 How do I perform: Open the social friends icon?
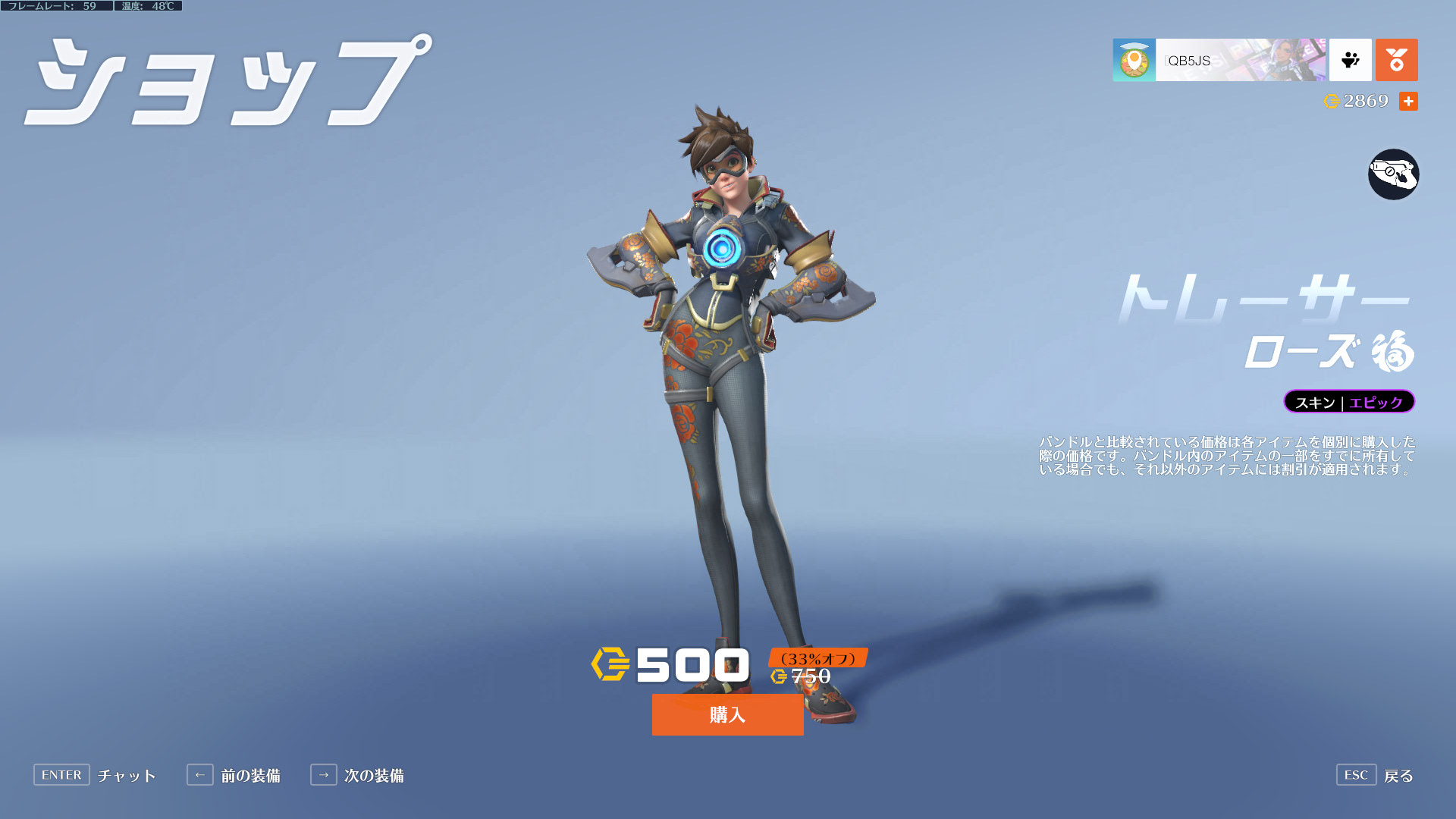click(x=1350, y=60)
